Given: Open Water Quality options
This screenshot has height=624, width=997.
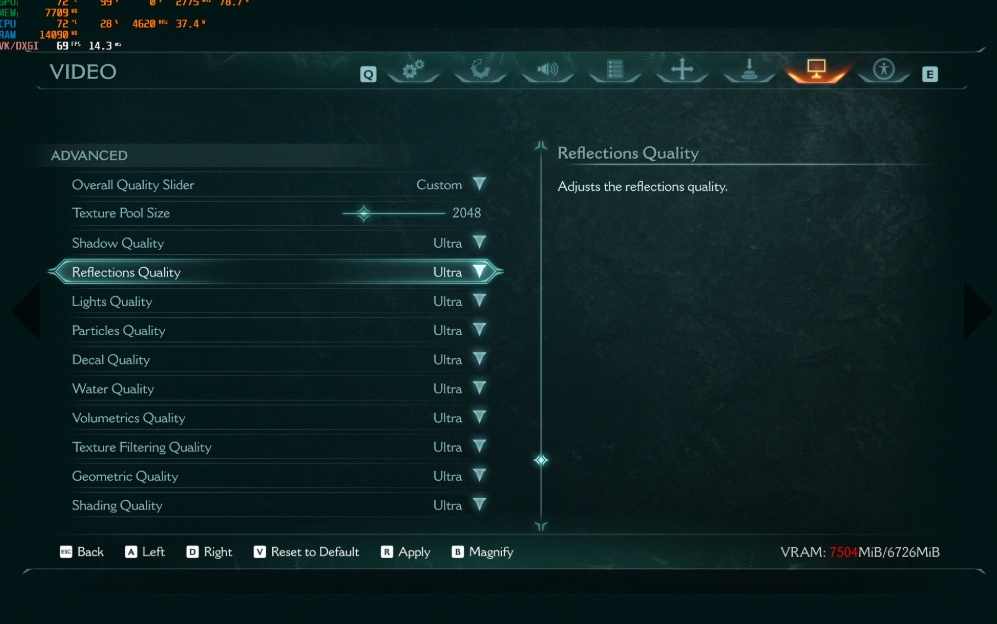Looking at the screenshot, I should 479,389.
